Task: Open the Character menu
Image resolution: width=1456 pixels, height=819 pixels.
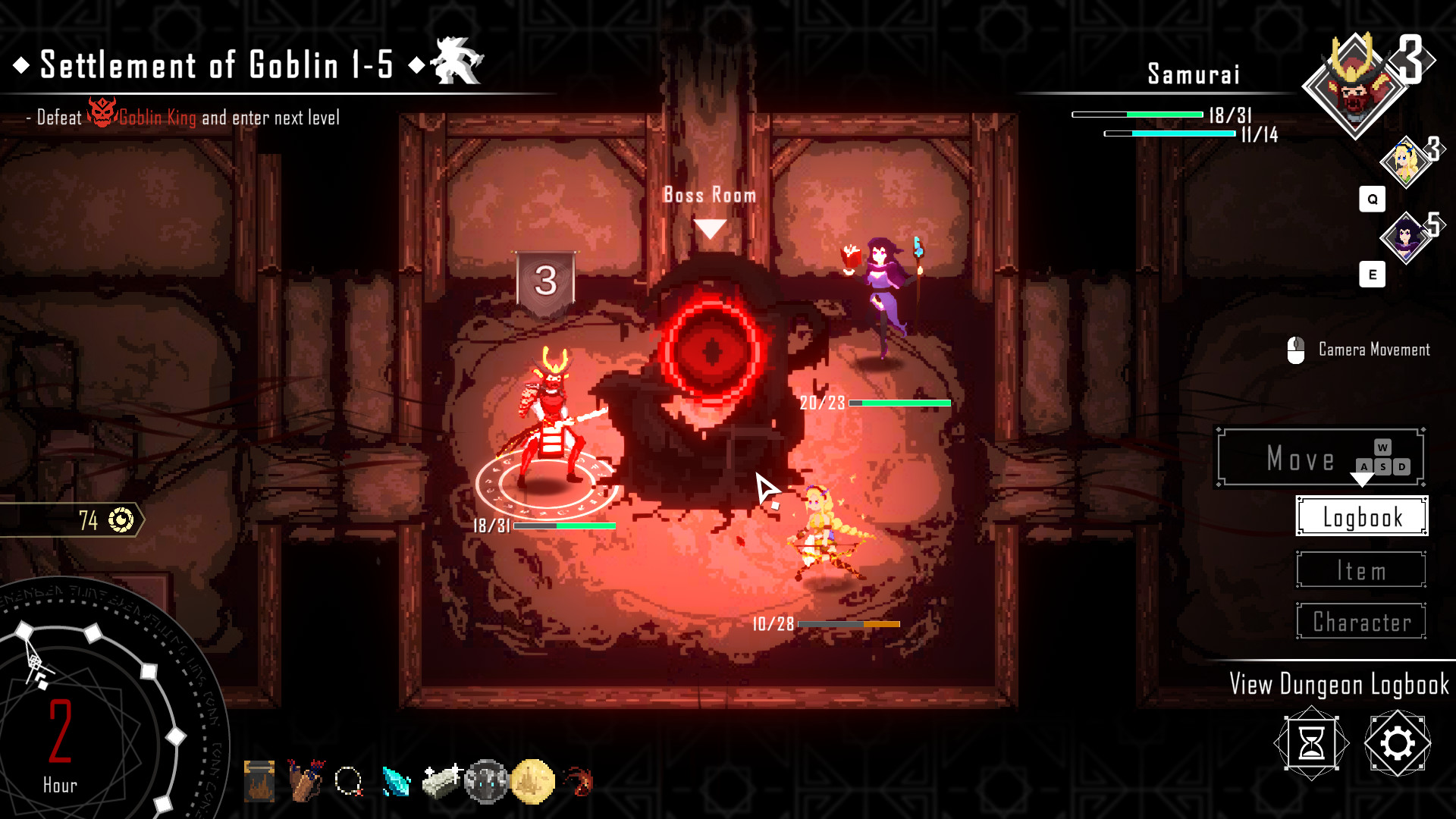Action: [x=1361, y=622]
